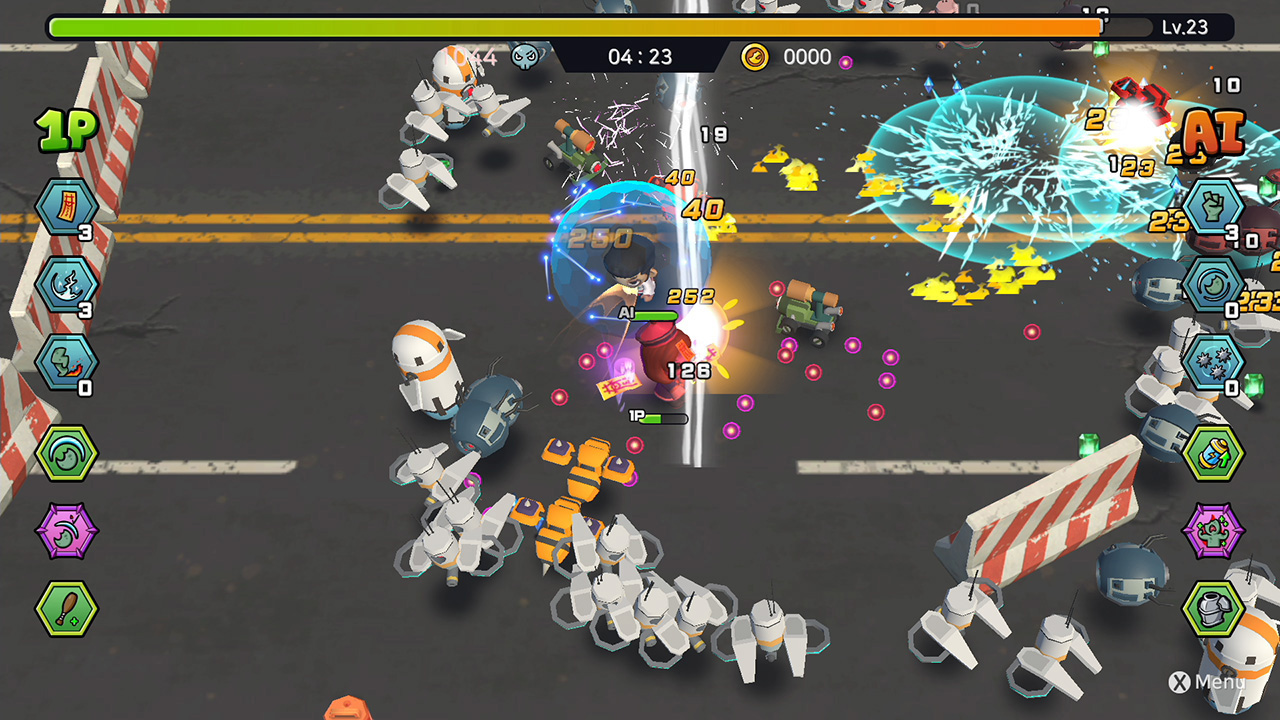Select 1P's lightning crescent skill icon
The height and width of the screenshot is (720, 1280).
click(x=66, y=284)
